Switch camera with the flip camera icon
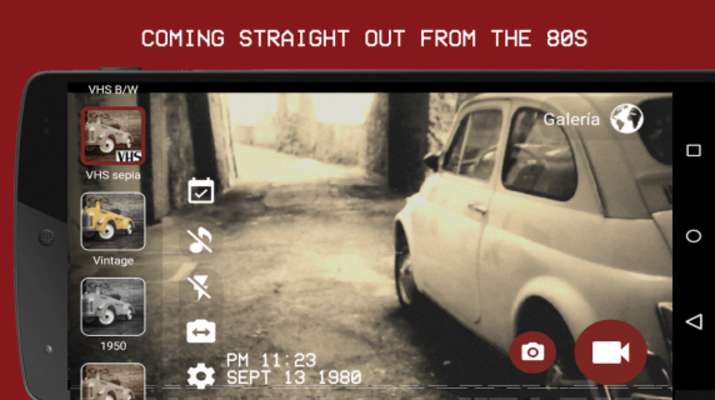This screenshot has width=715, height=400. [x=201, y=331]
